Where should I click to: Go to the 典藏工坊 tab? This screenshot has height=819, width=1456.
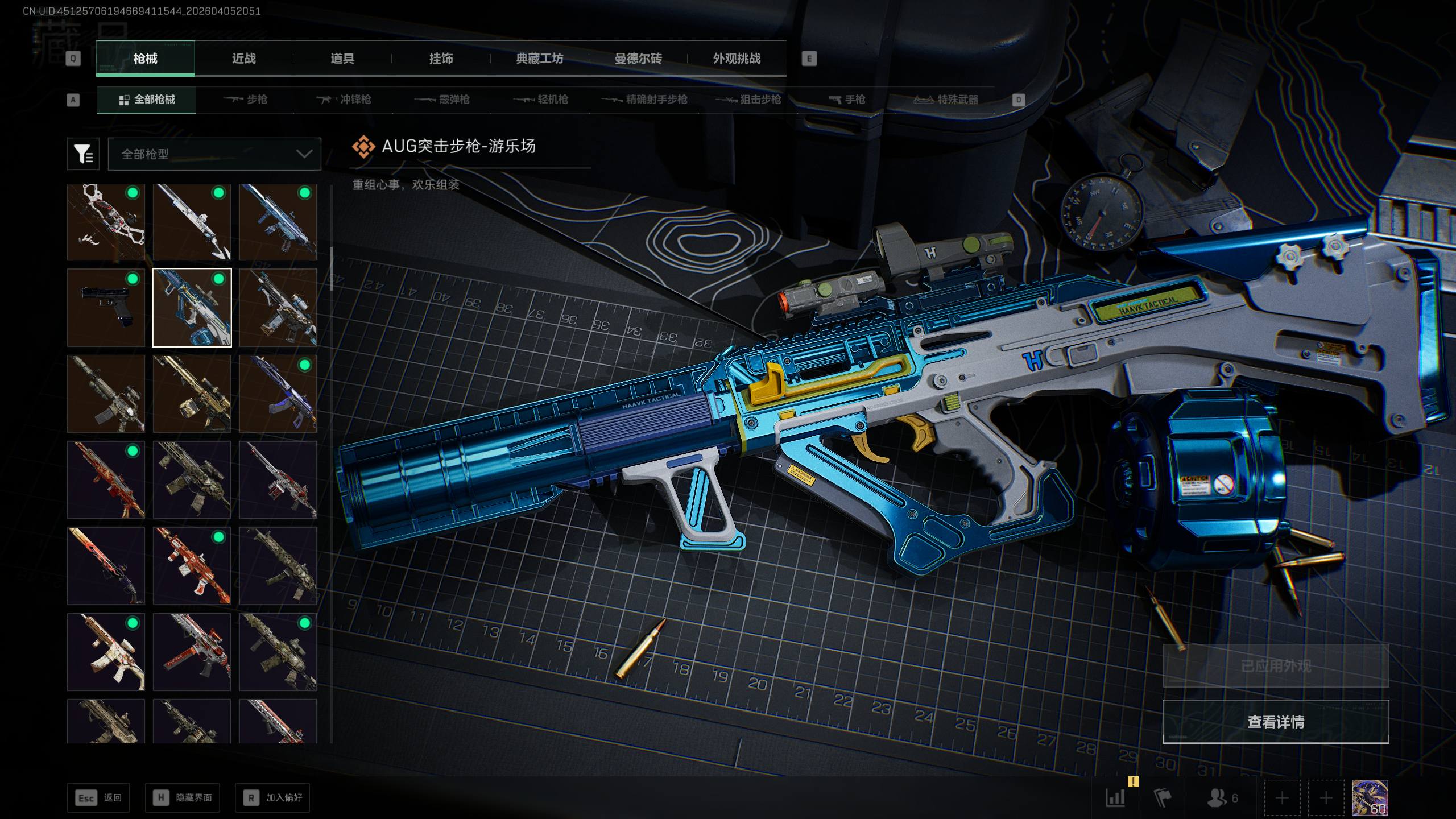click(539, 59)
